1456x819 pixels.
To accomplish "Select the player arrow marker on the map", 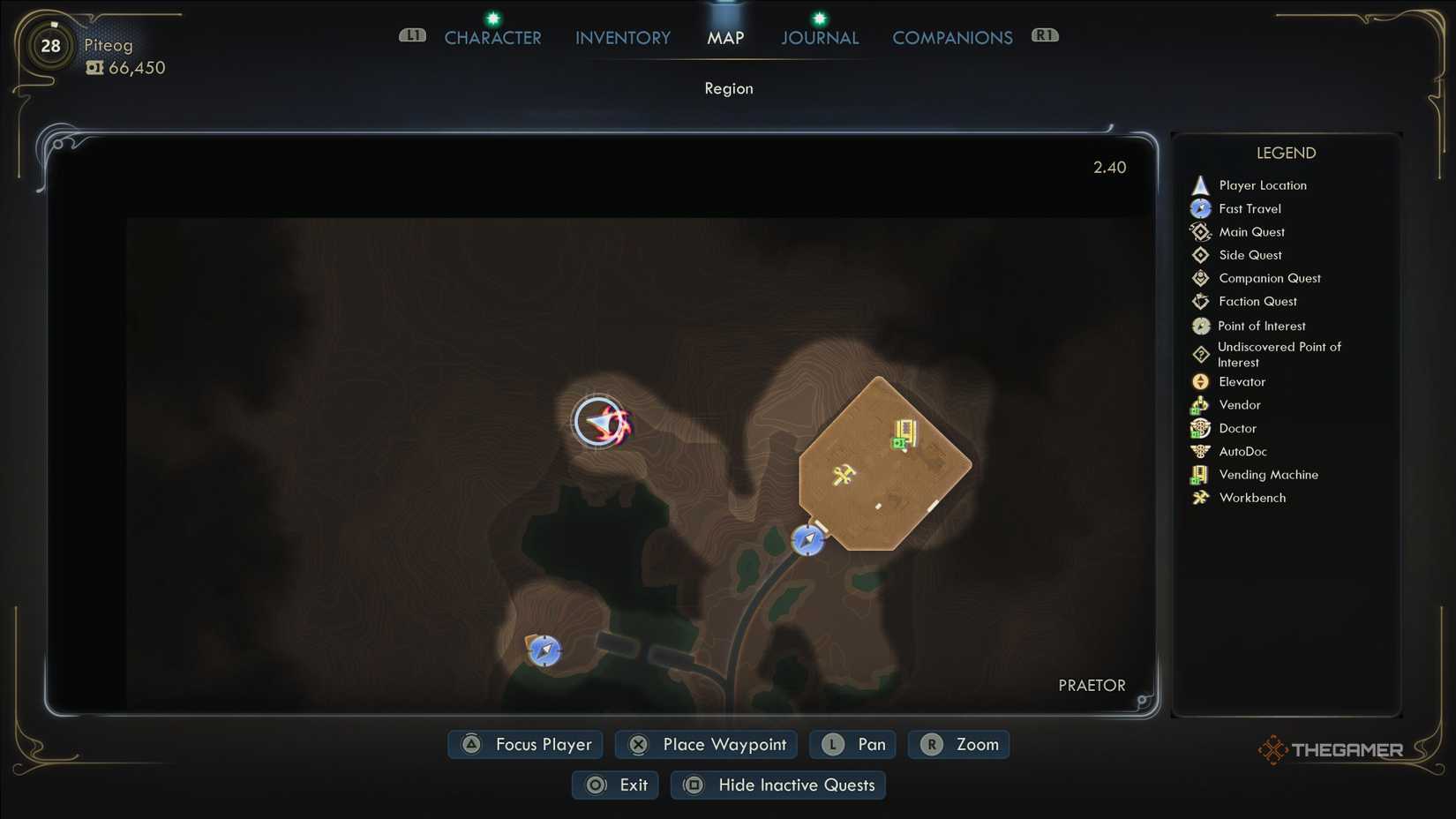I will 598,422.
